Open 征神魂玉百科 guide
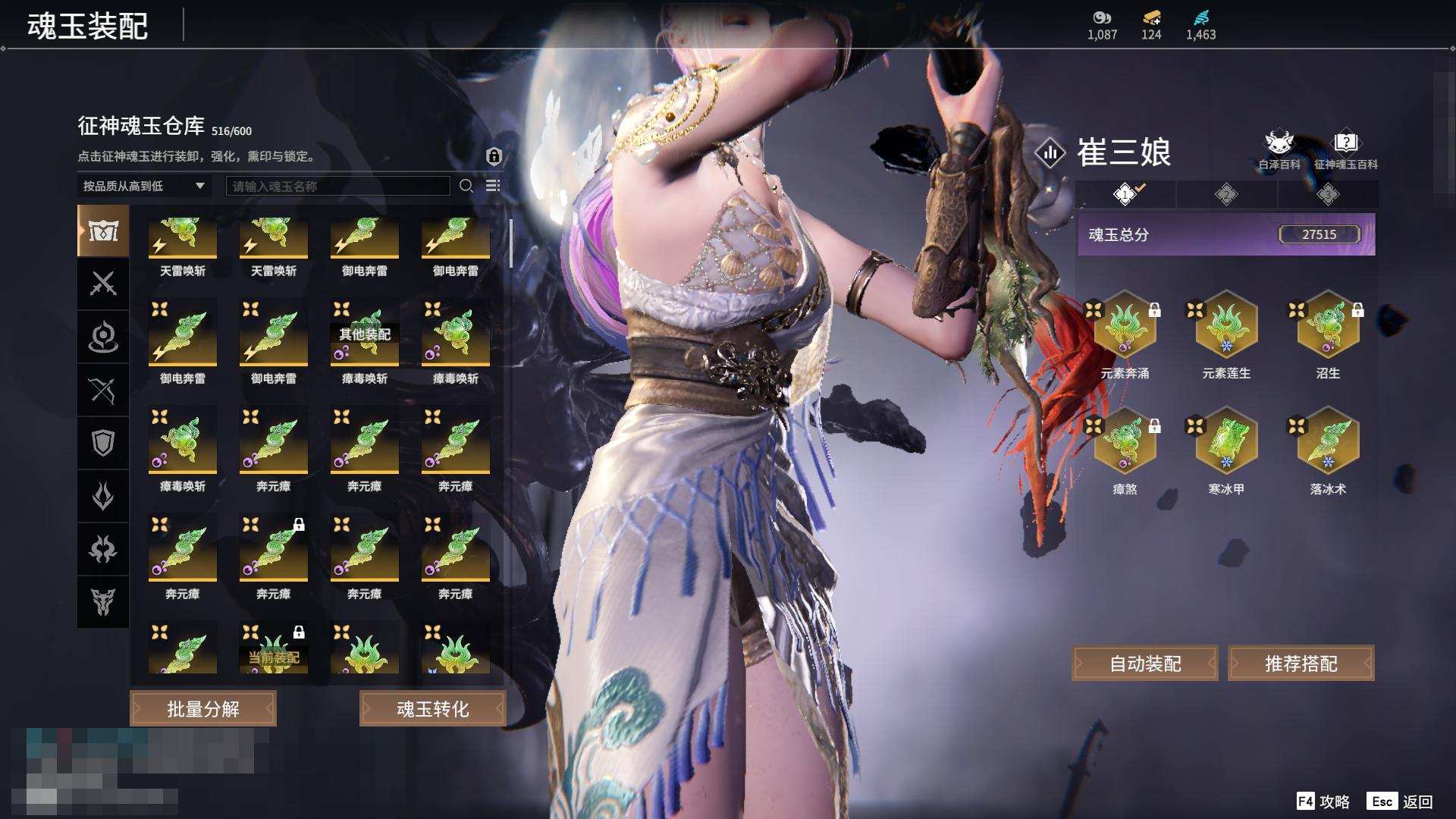 [x=1345, y=149]
